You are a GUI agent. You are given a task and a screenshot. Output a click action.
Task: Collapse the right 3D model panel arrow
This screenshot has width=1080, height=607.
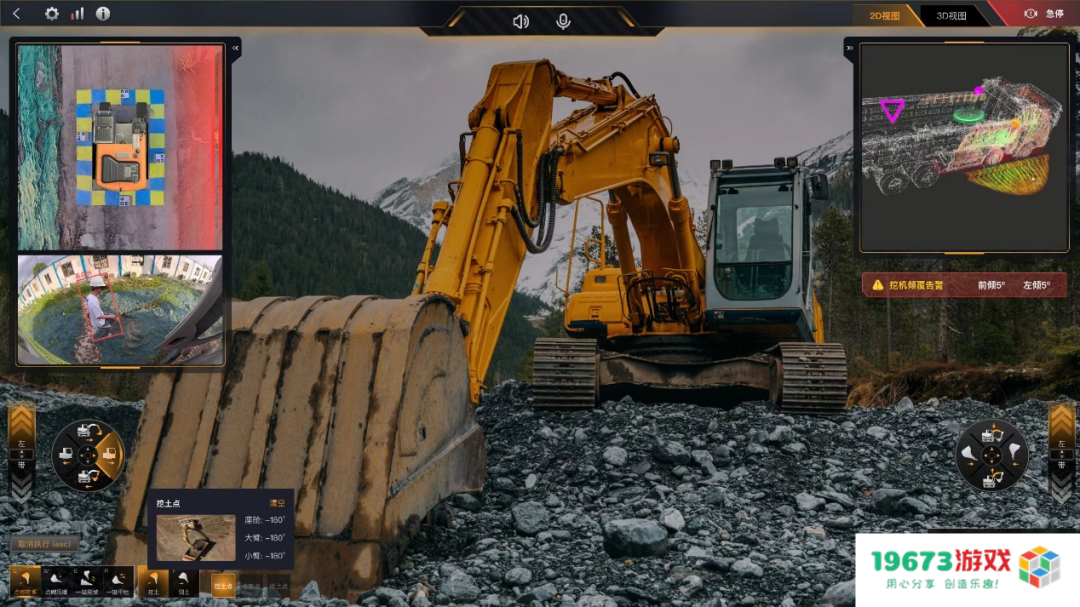coord(849,47)
